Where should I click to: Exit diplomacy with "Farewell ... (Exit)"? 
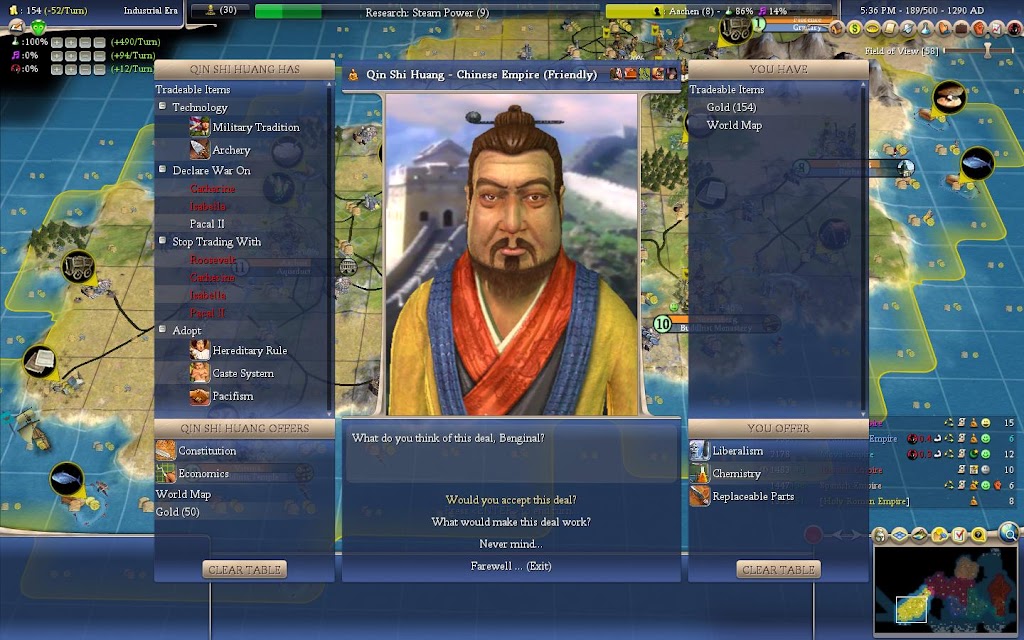(511, 566)
